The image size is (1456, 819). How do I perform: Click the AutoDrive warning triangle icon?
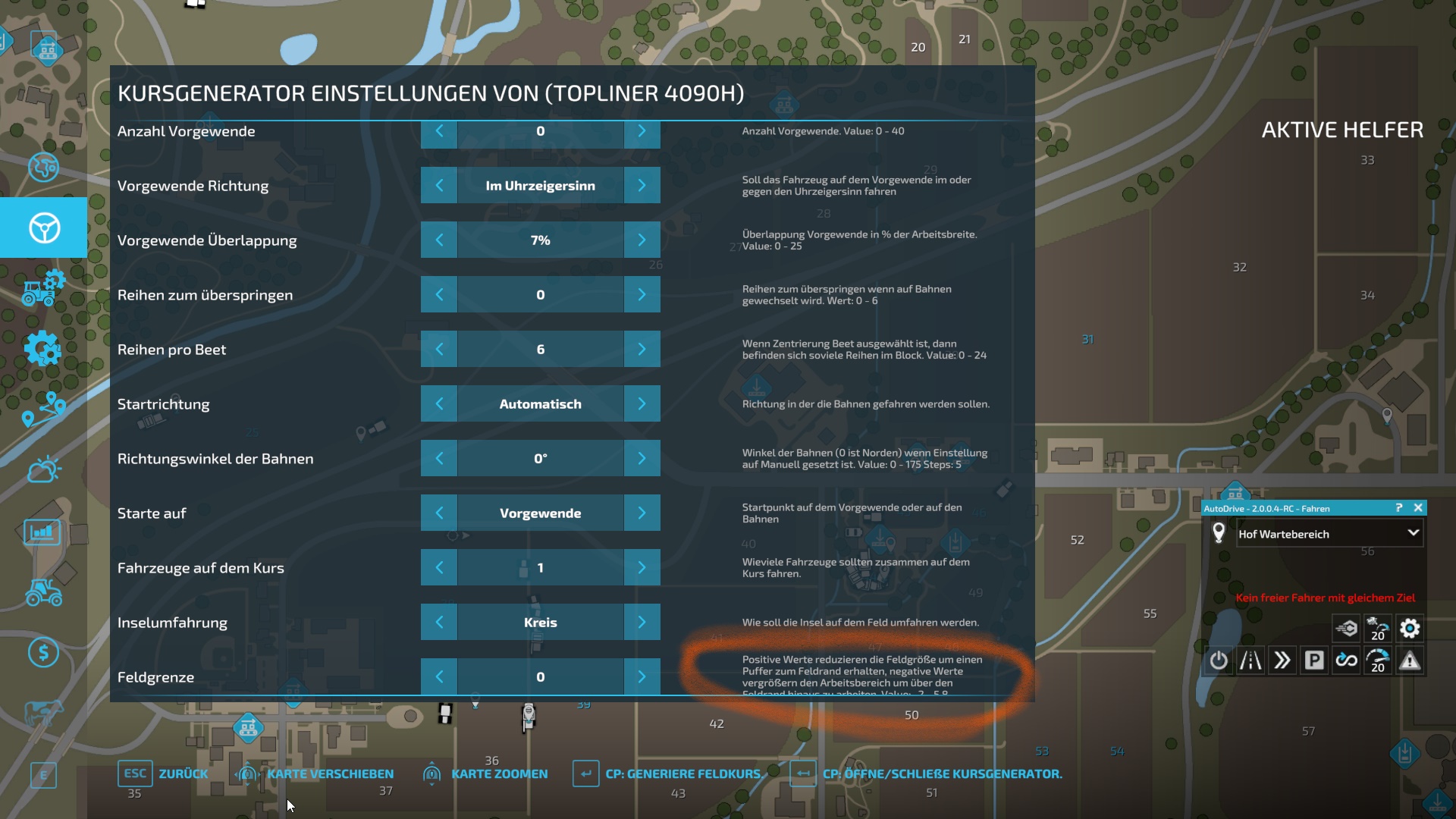[x=1410, y=661]
